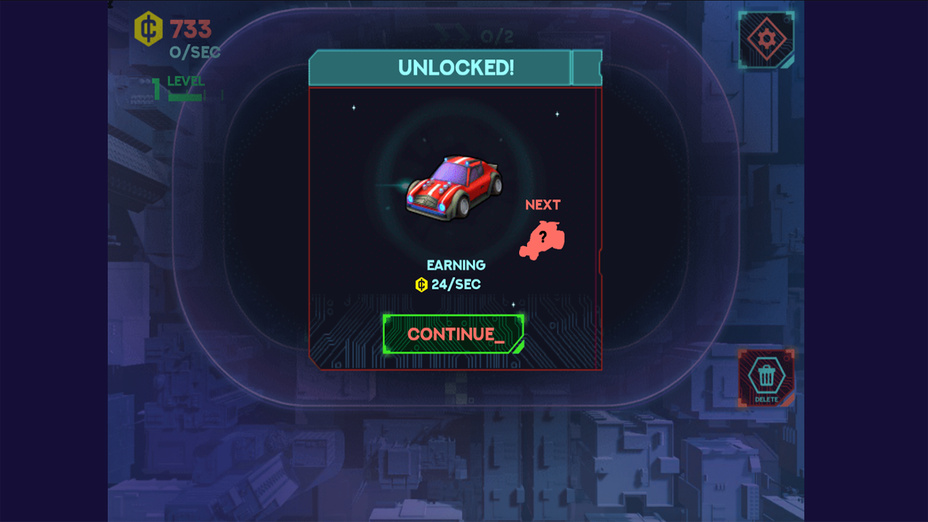Click the green Continue button

pyautogui.click(x=453, y=334)
